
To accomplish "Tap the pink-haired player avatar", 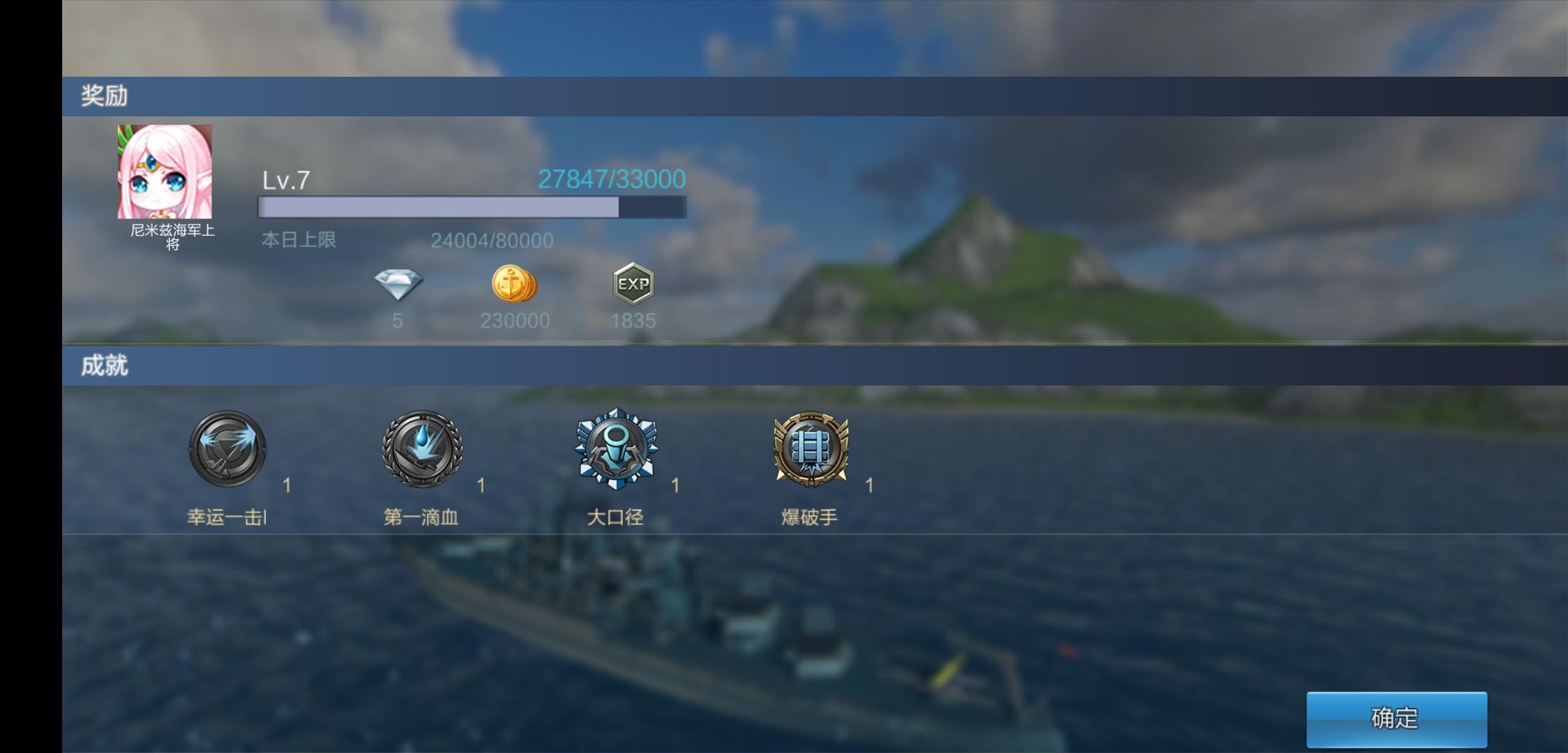I will coord(165,172).
